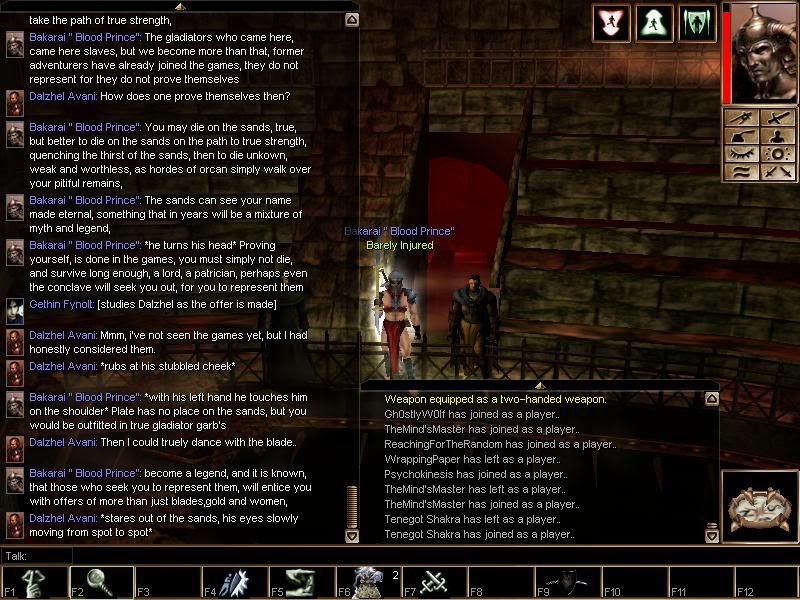Image resolution: width=800 pixels, height=600 pixels.
Task: Click the sun-ring options panel button
Action: 776,155
